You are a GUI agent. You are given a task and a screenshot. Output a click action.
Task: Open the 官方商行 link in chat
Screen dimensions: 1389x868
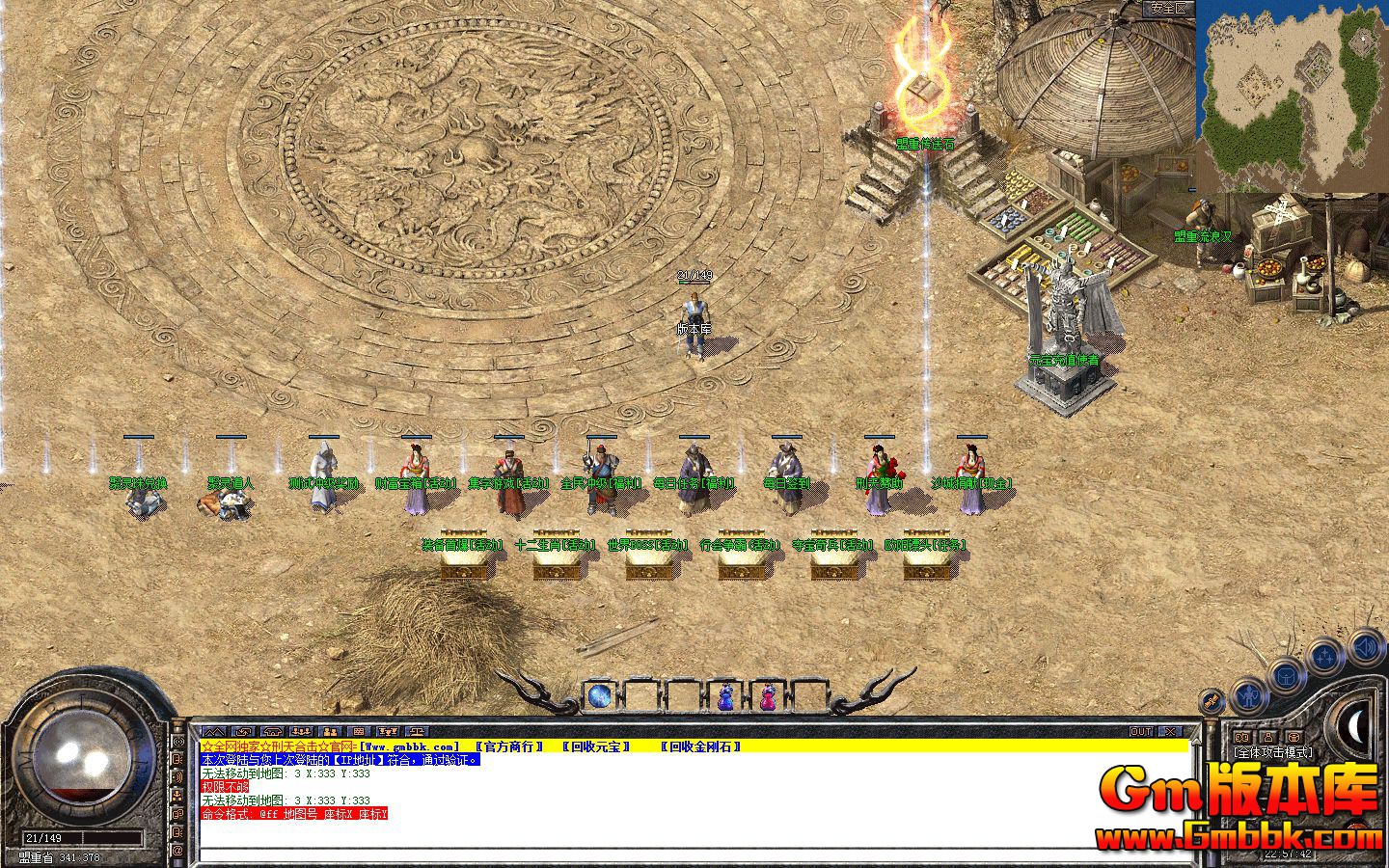508,746
